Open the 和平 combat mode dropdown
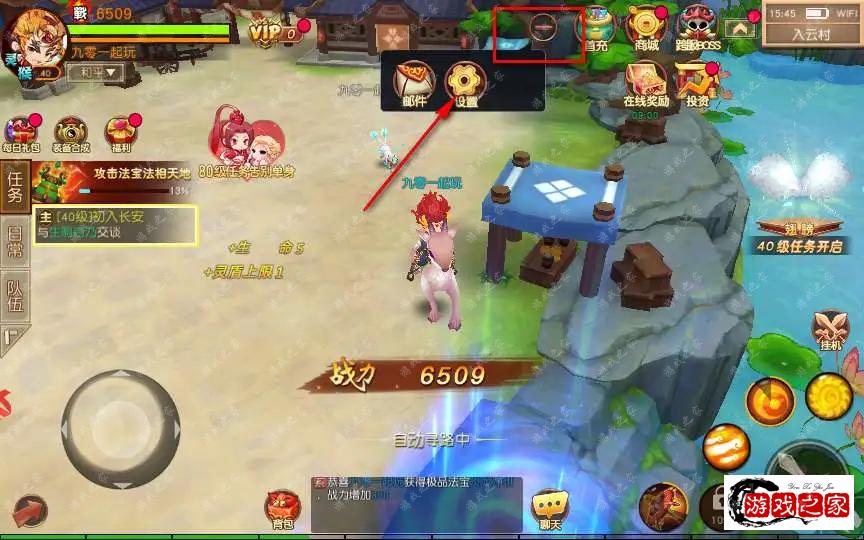Screen dimensions: 864x540 point(101,72)
